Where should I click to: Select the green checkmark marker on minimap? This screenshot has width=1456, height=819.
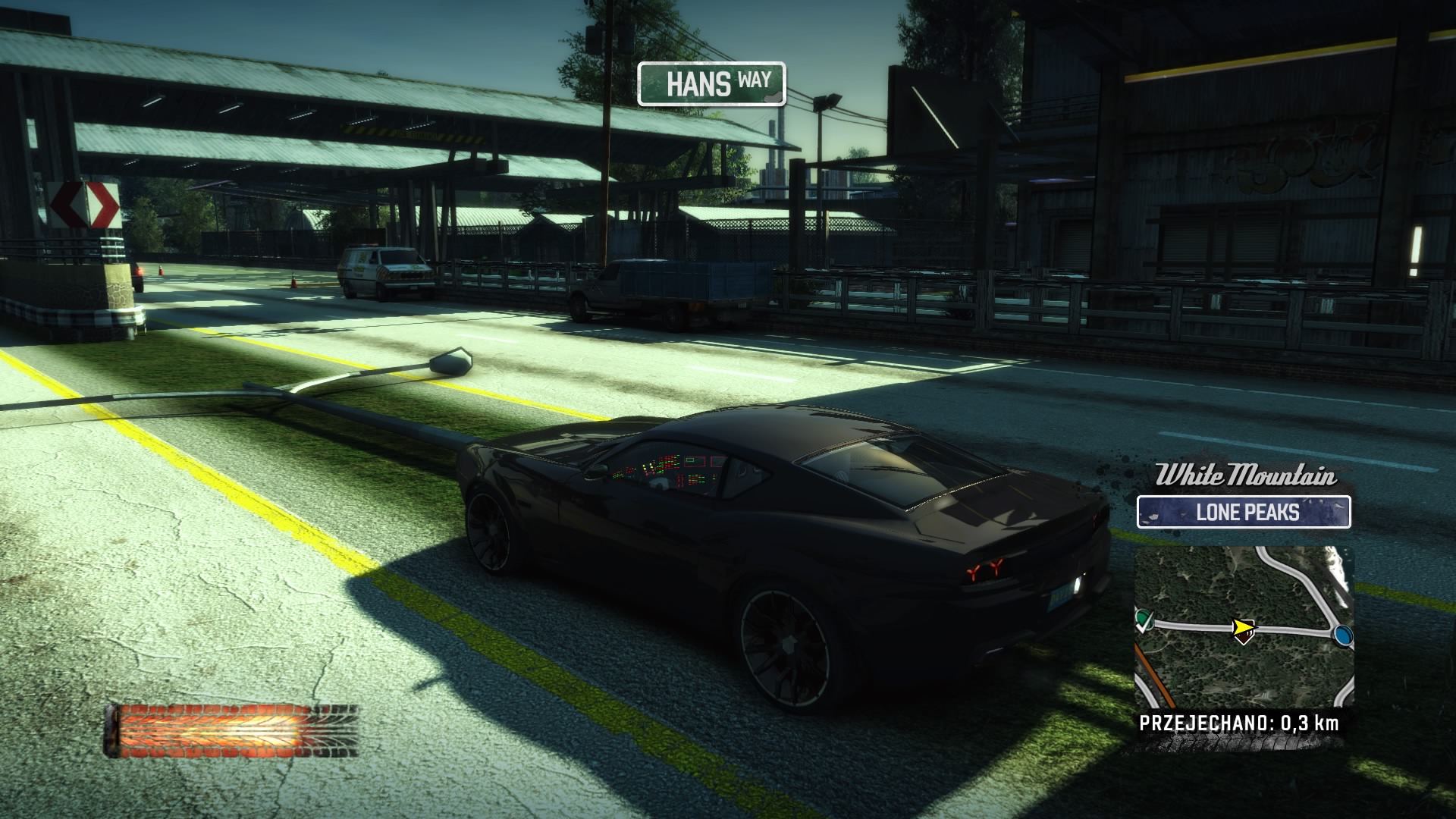[1144, 623]
